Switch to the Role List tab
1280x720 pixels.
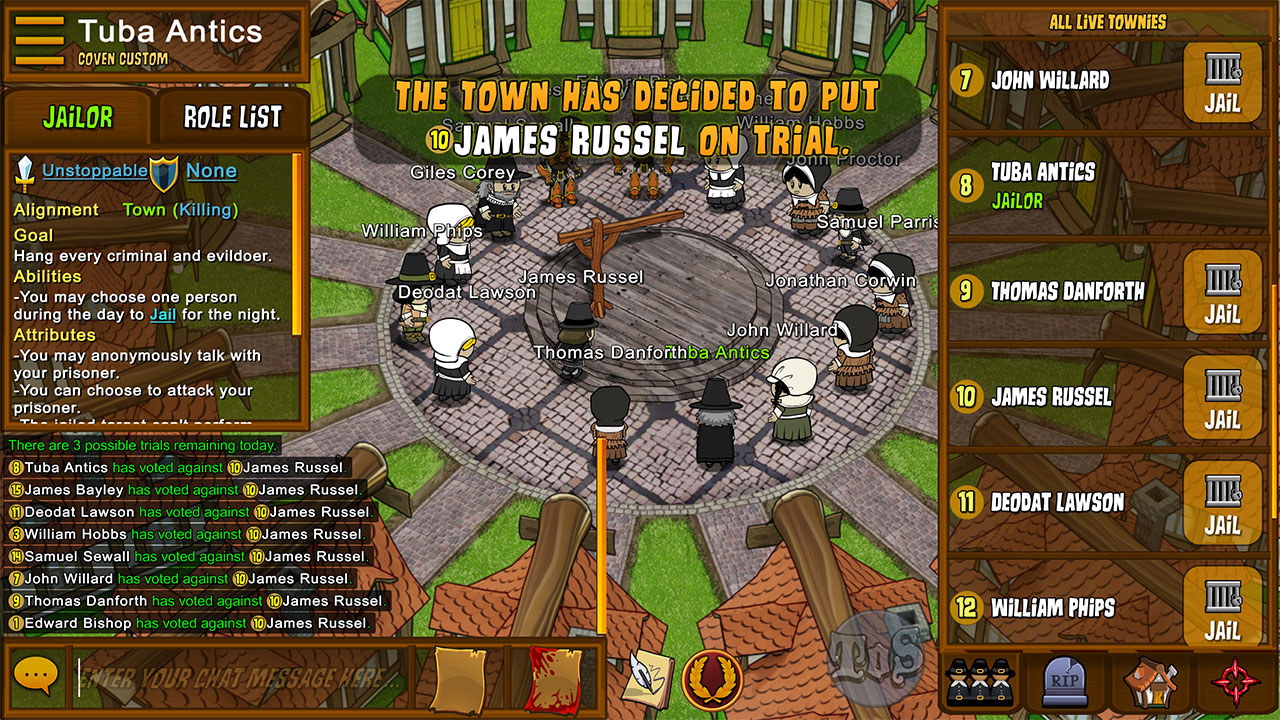(x=232, y=118)
